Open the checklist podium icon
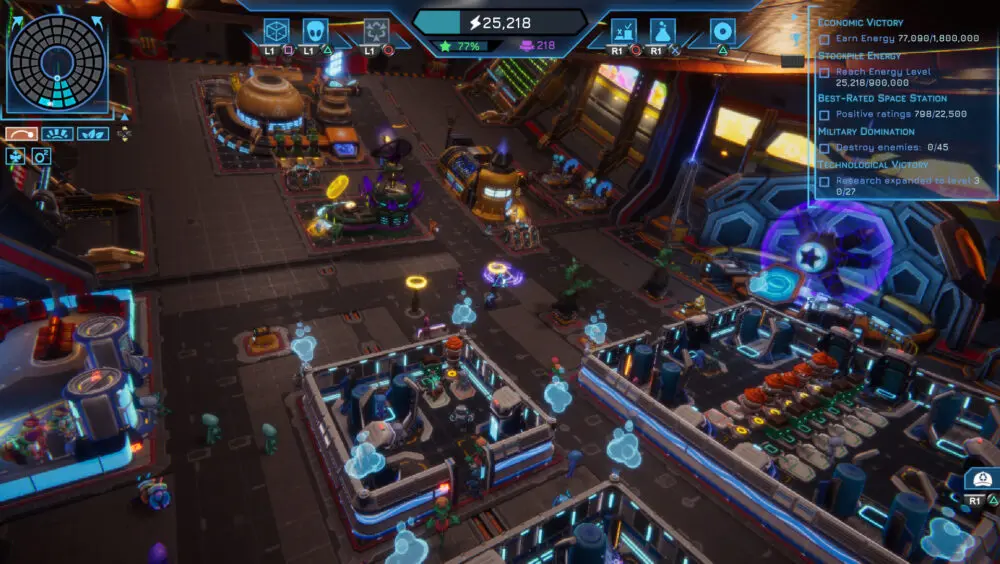 (623, 31)
